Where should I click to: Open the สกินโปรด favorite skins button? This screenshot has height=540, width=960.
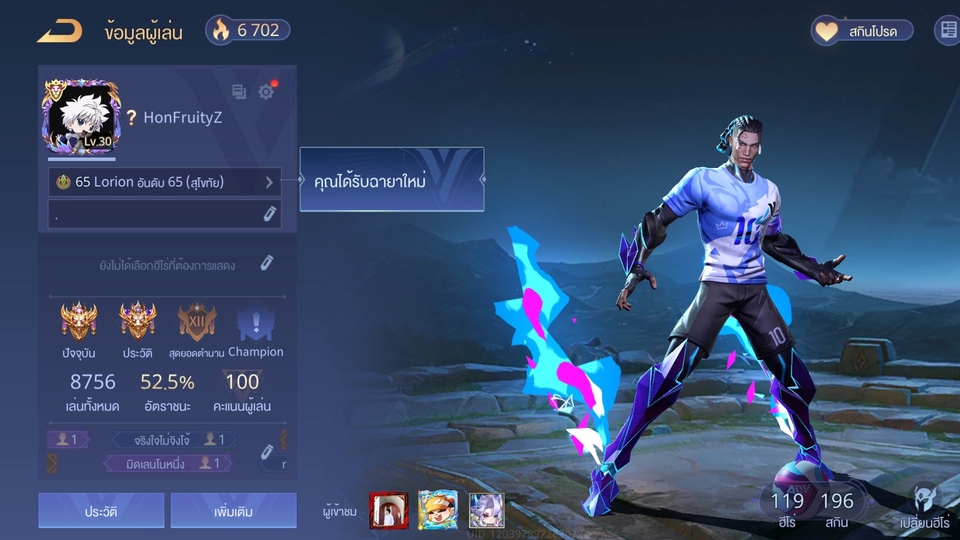tap(862, 31)
